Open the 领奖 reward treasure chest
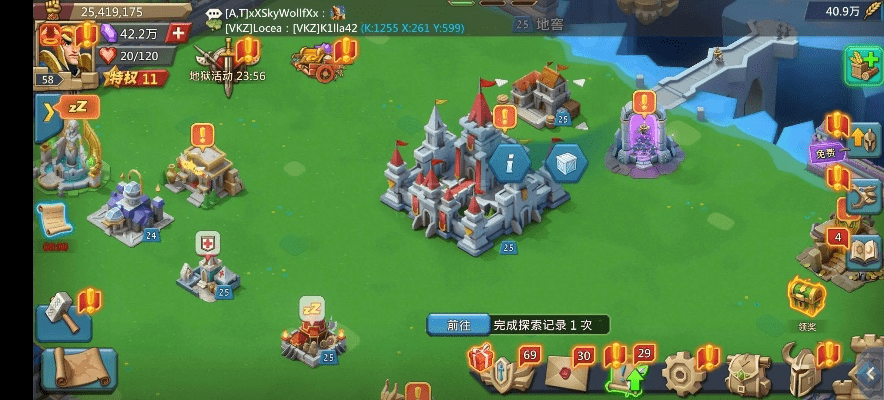884x400 pixels. pyautogui.click(x=805, y=297)
